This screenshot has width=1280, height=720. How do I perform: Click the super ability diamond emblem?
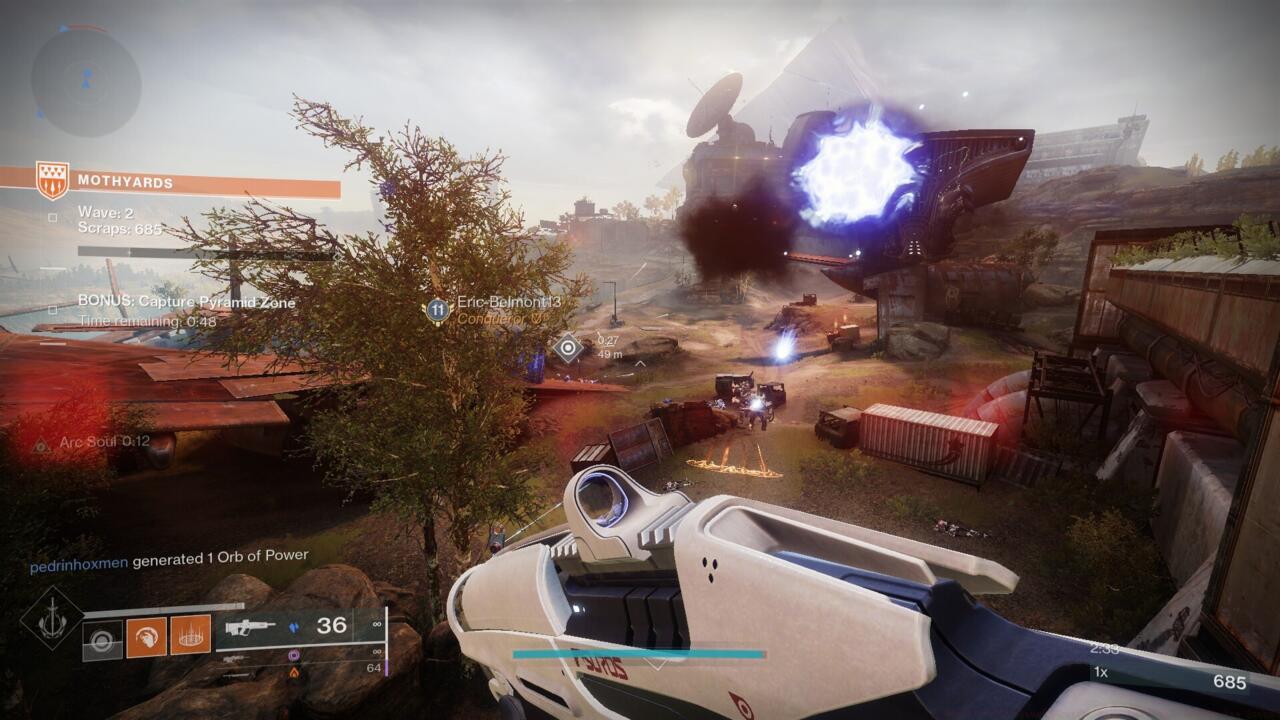coord(52,623)
